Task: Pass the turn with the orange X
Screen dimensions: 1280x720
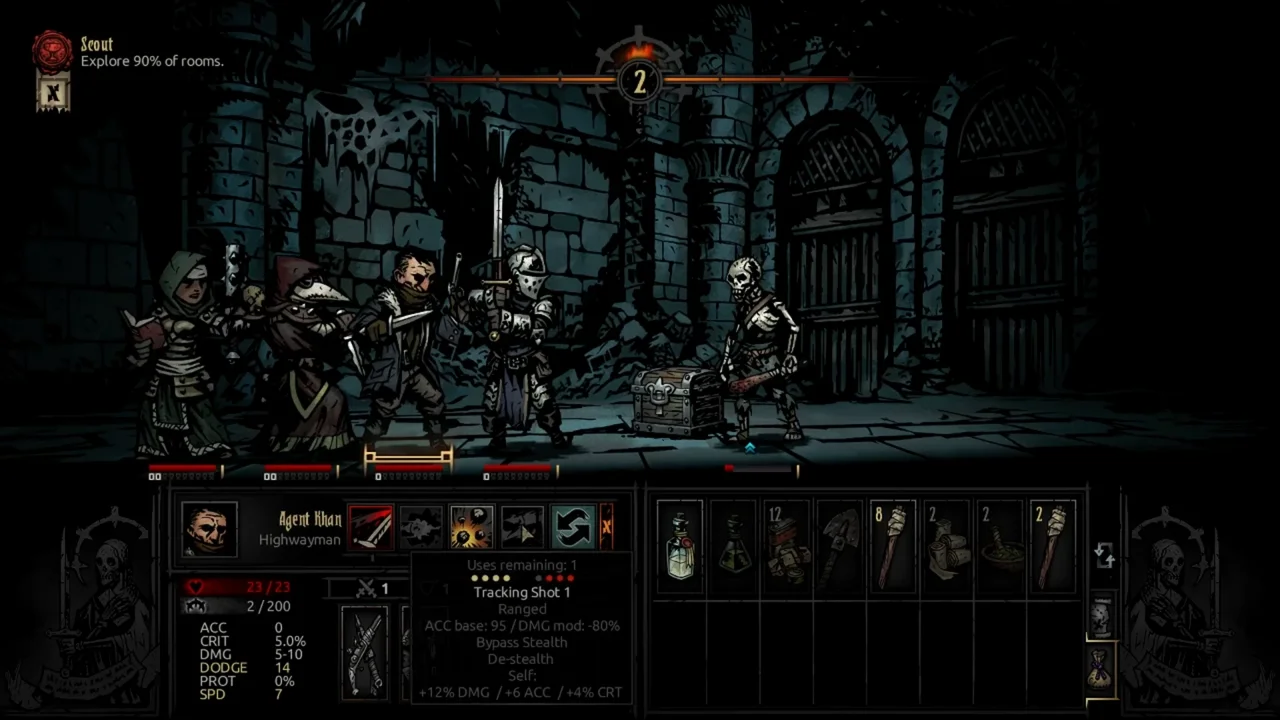Action: pos(606,527)
